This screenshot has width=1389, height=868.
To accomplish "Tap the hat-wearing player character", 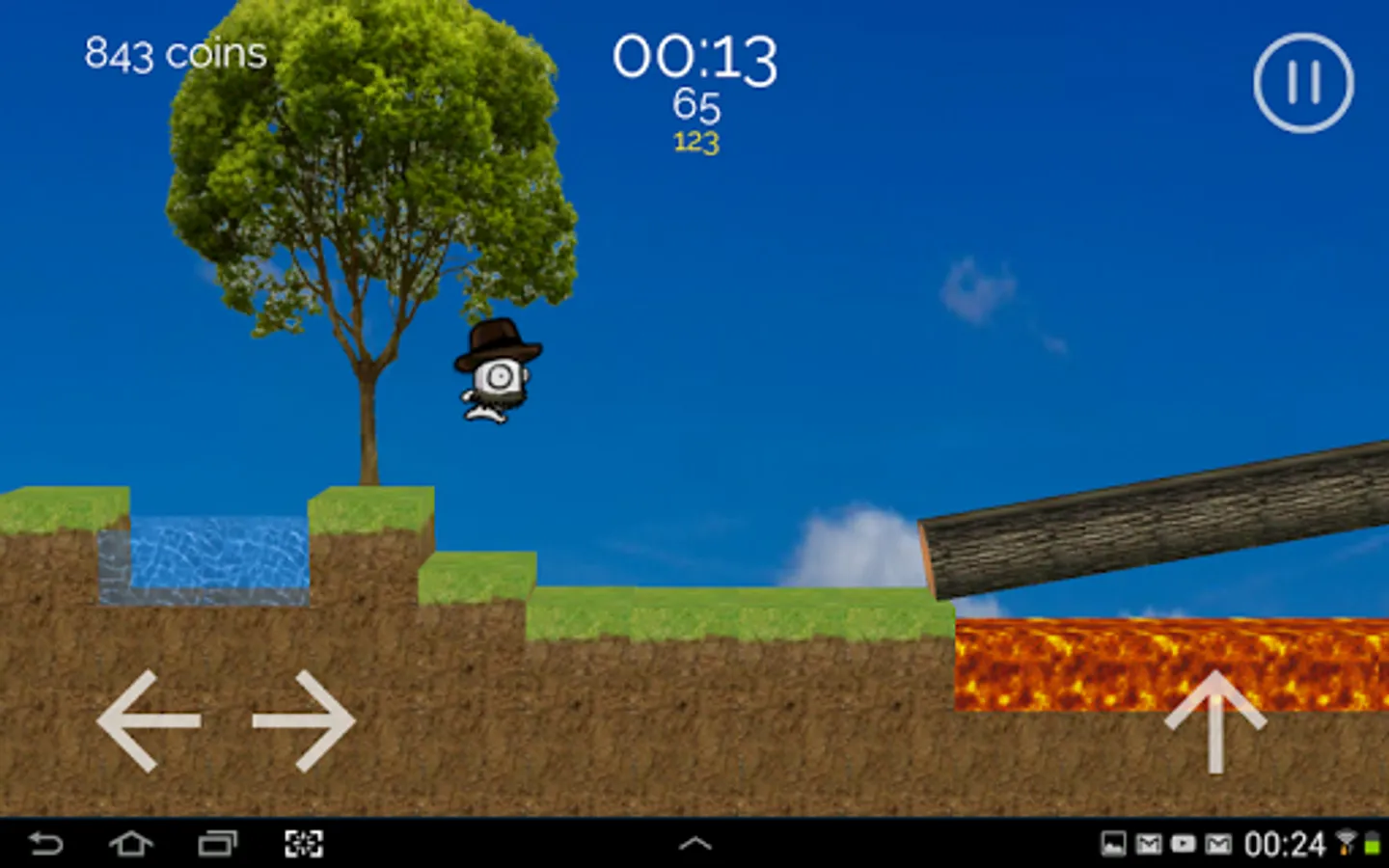I will click(x=497, y=371).
